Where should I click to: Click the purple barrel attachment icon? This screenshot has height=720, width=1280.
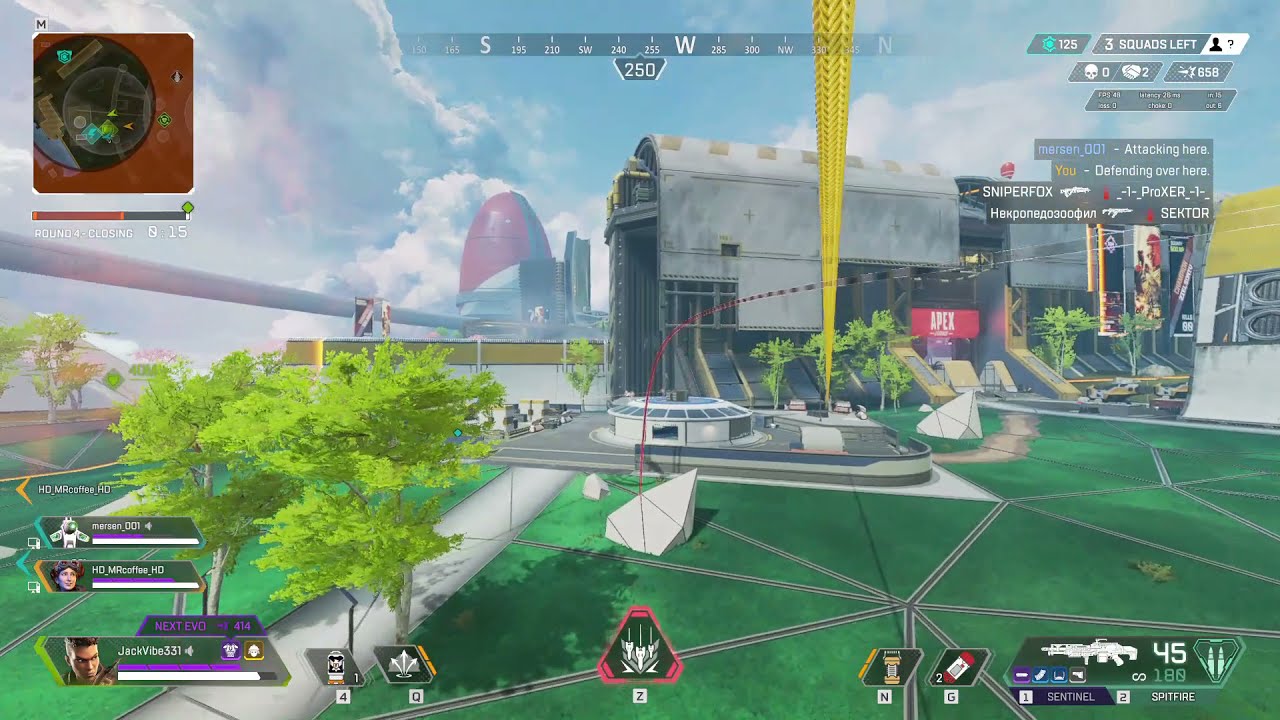click(1022, 676)
